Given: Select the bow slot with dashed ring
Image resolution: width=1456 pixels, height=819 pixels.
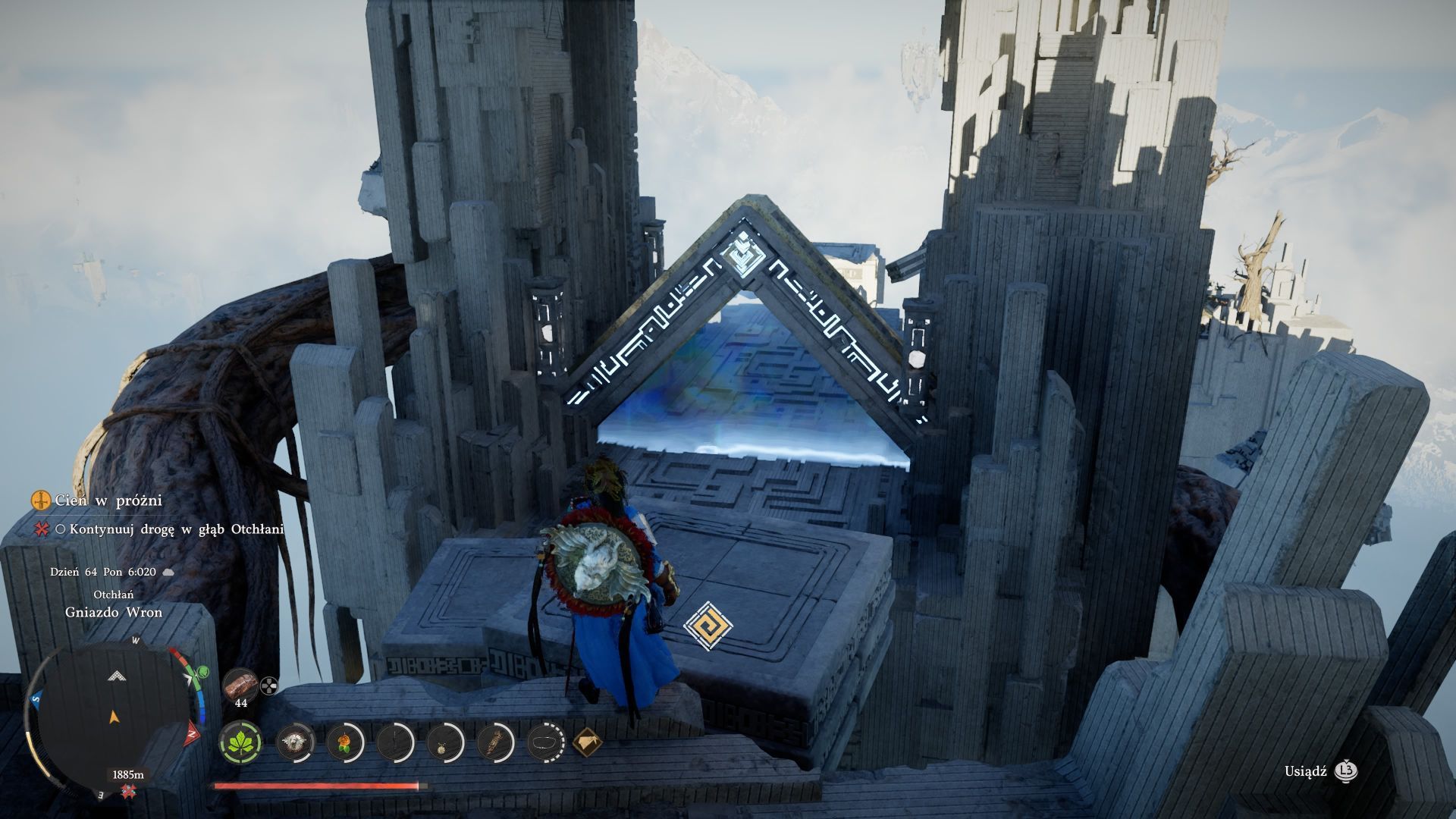Looking at the screenshot, I should coord(545,742).
